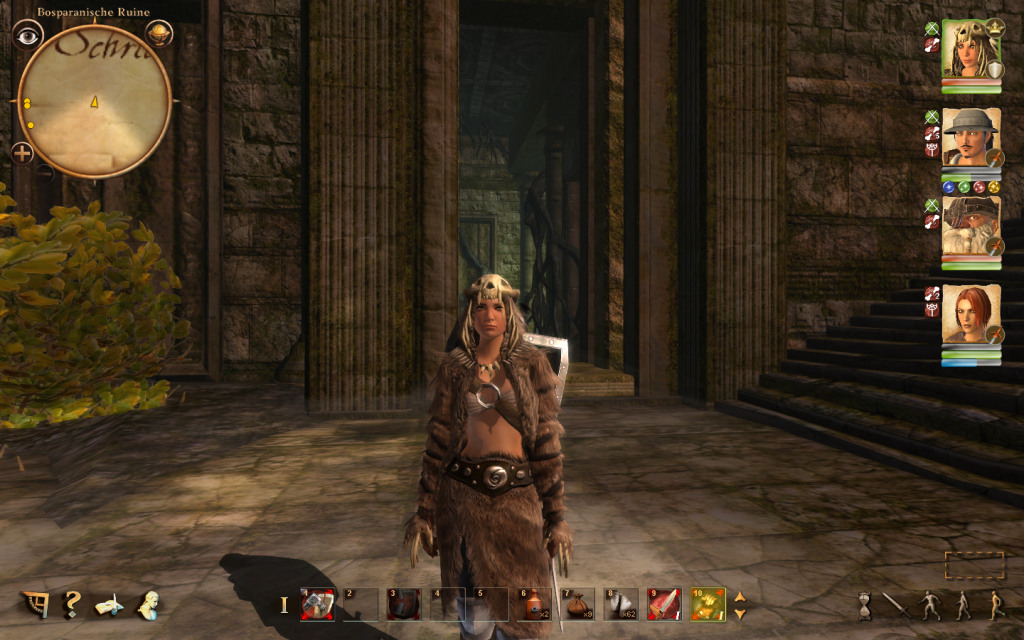Select the skull-helmet heroine portrait

click(x=971, y=50)
